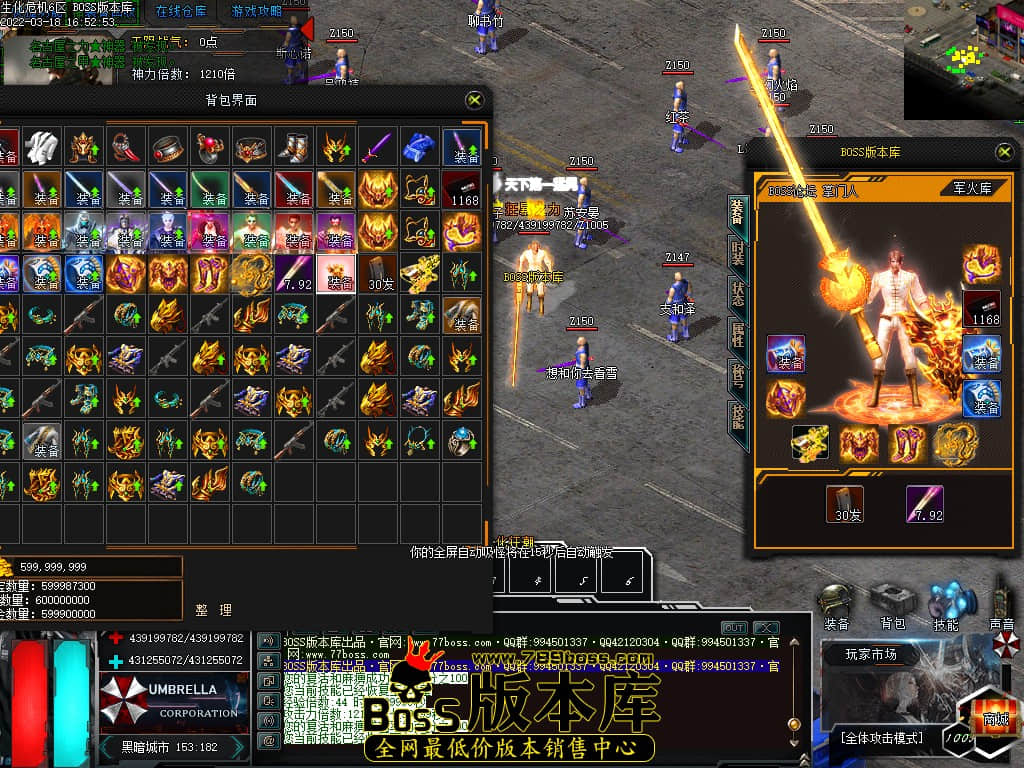Viewport: 1024px width, 768px height.
Task: Select the white gloves item in backpack
Action: (42, 147)
